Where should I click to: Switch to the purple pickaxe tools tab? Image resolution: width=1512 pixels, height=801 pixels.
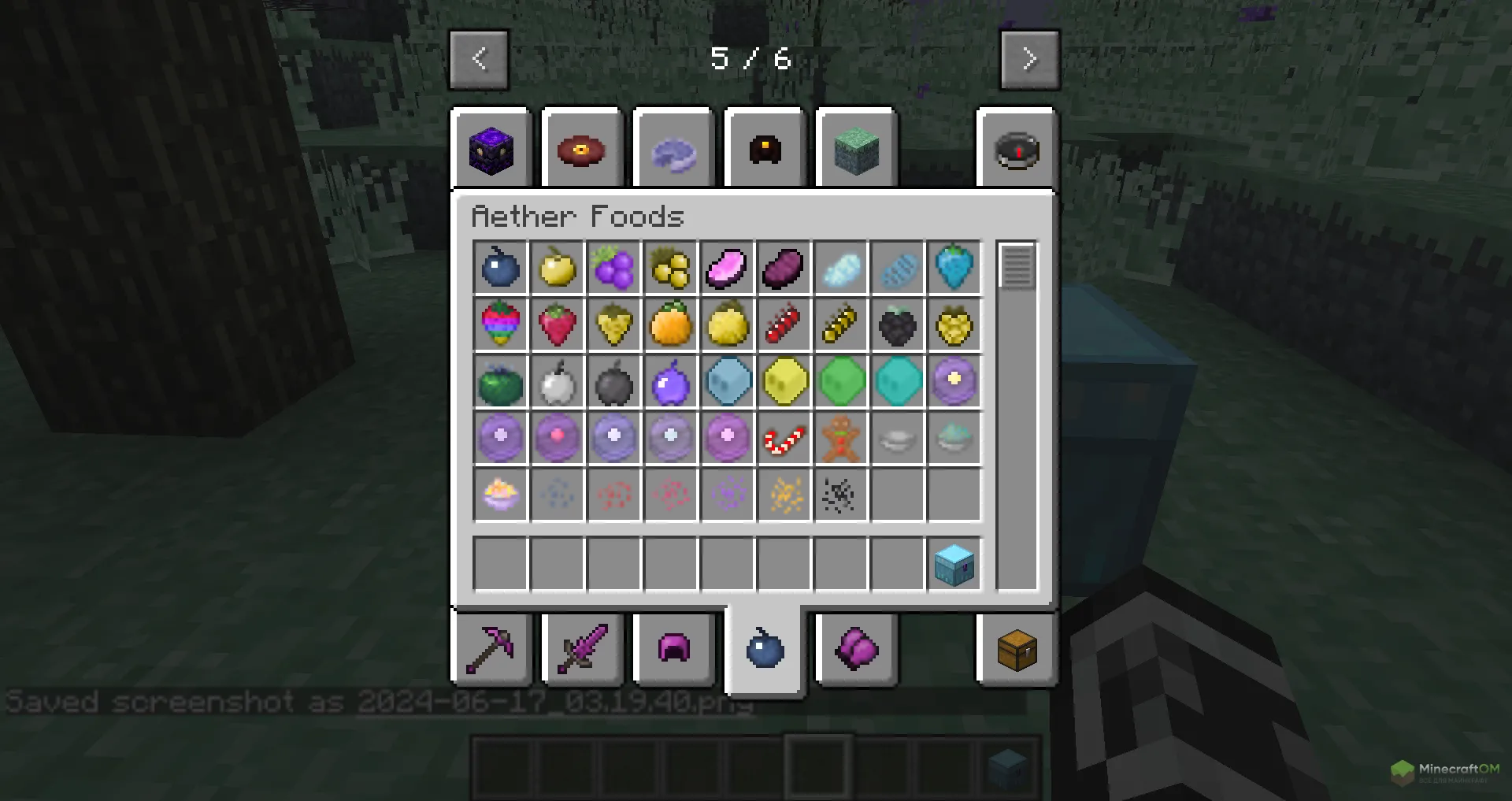491,650
